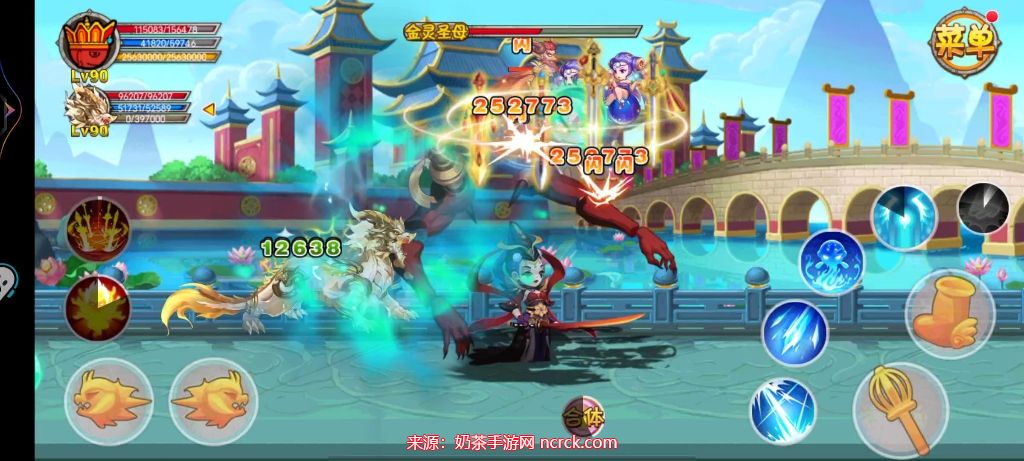The height and width of the screenshot is (461, 1024).
Task: Activate the blue water spirit skill
Action: pyautogui.click(x=830, y=264)
